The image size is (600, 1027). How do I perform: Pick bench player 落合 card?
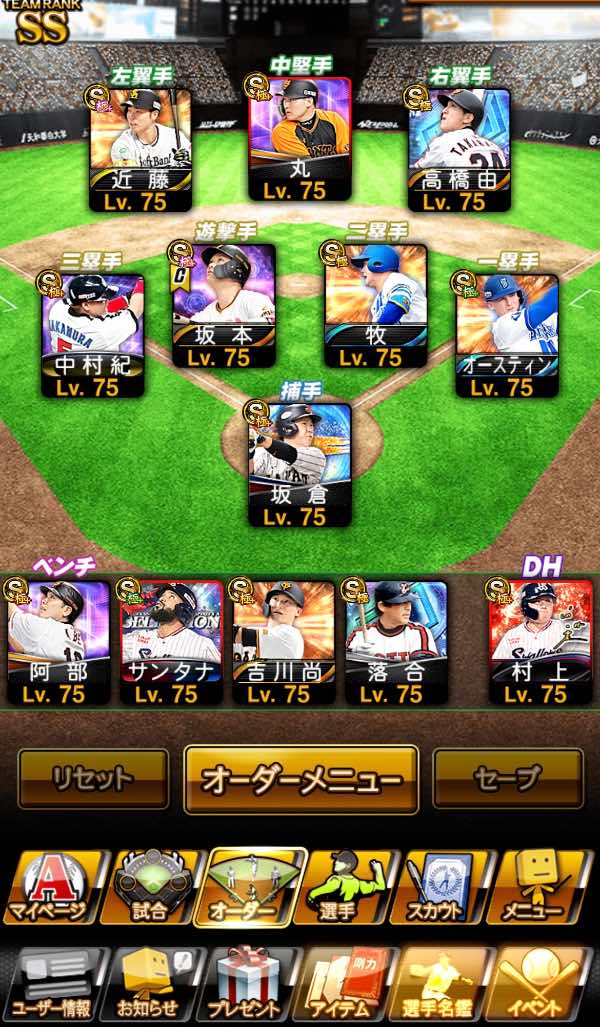pos(396,640)
